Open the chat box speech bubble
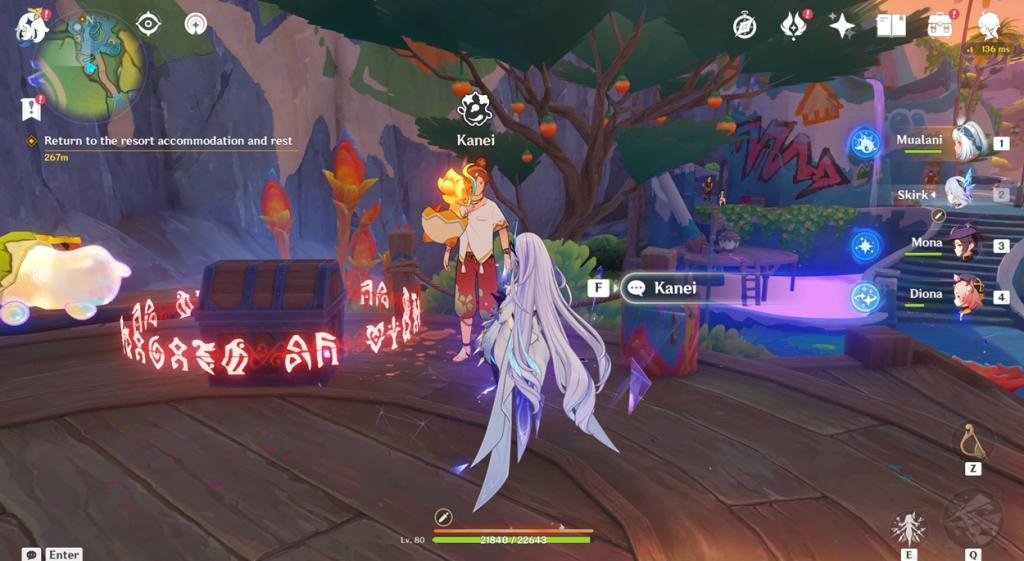 click(31, 554)
